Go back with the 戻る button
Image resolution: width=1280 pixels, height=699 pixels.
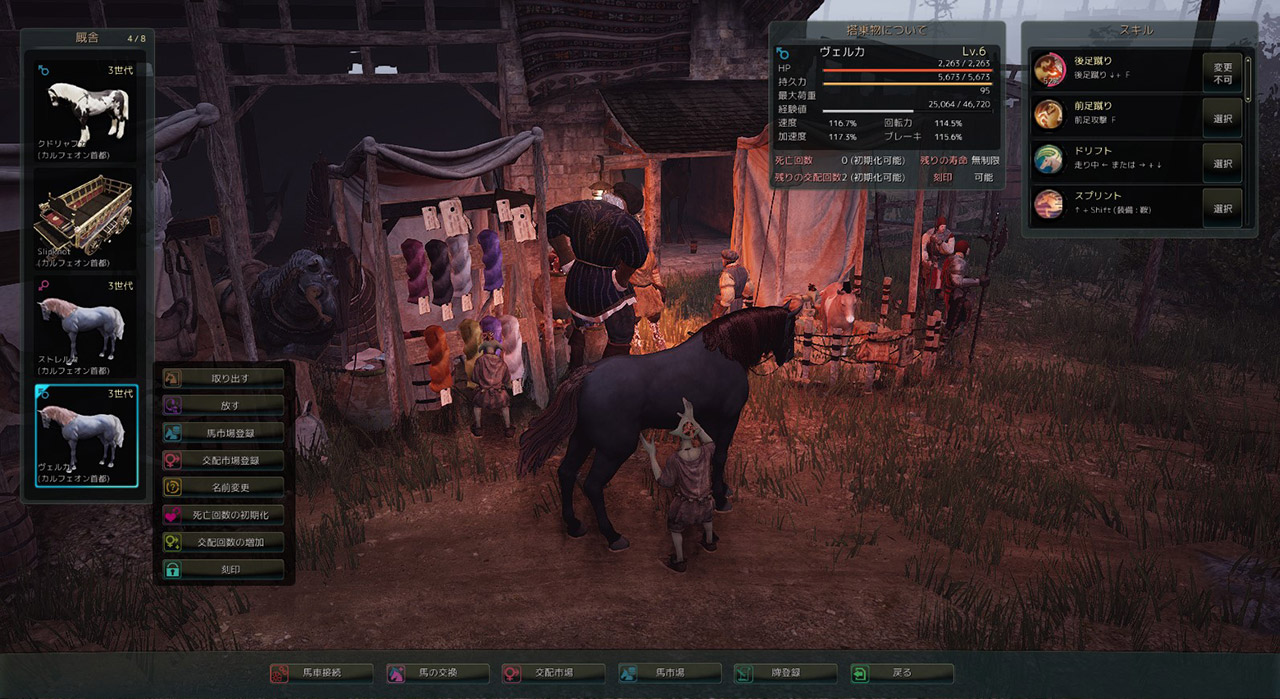tap(901, 673)
